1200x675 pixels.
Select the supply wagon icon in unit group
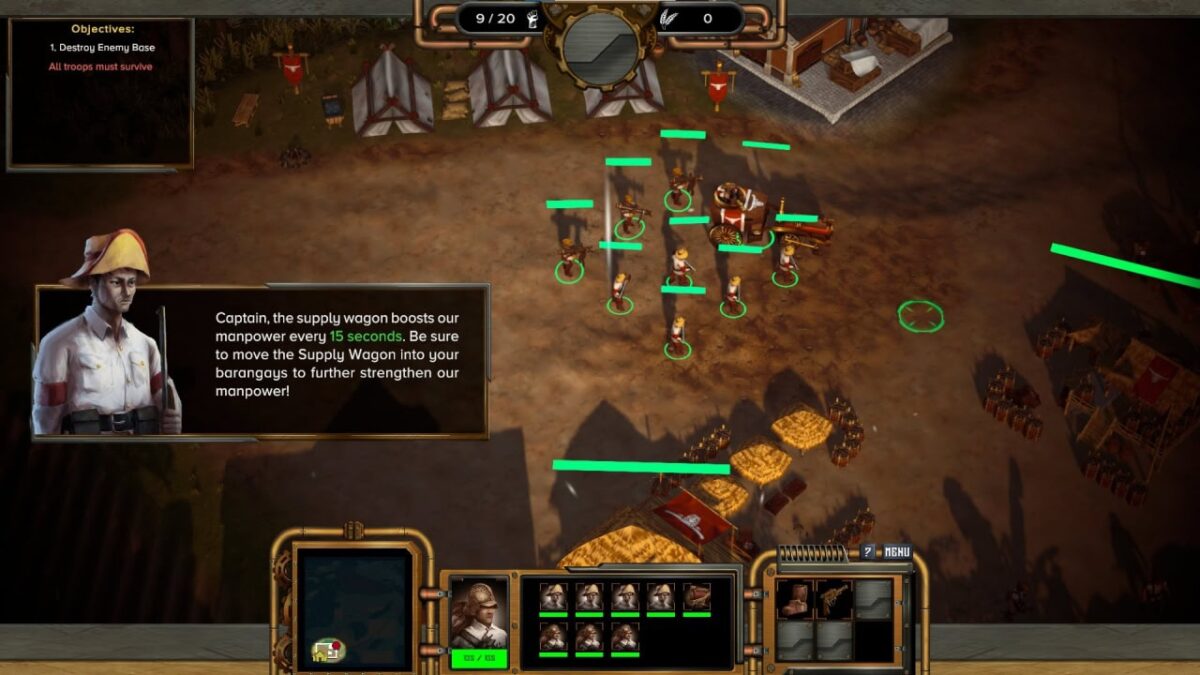[697, 598]
